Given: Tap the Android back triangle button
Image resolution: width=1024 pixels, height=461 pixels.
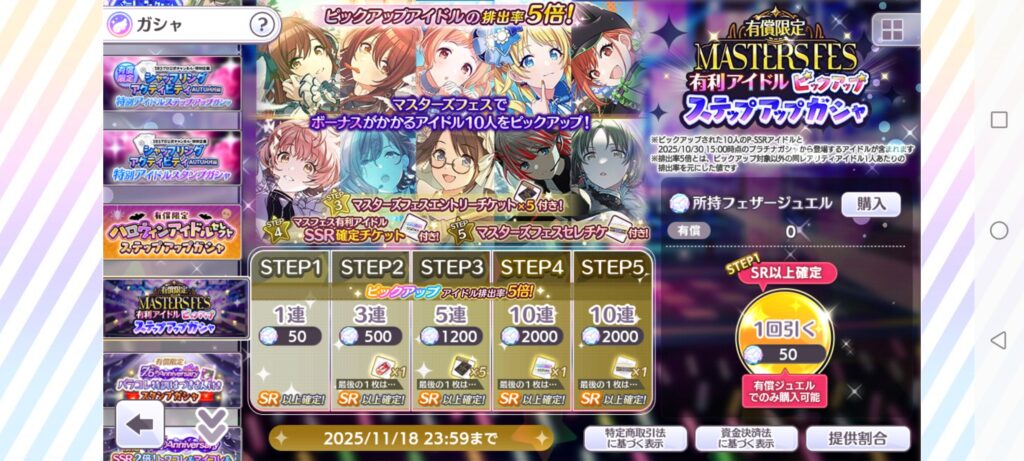Looking at the screenshot, I should click(x=998, y=341).
